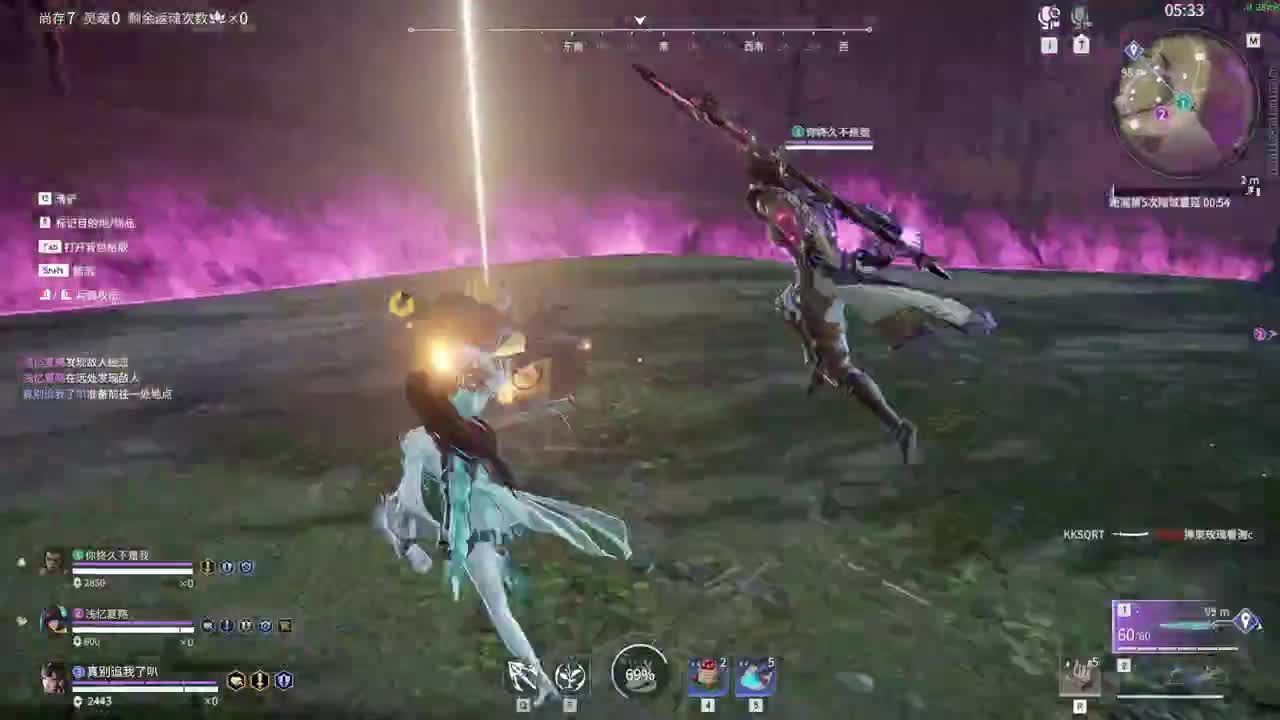Use the meat food consumable in slot 4
Screen dimensions: 1280x720
[707, 676]
